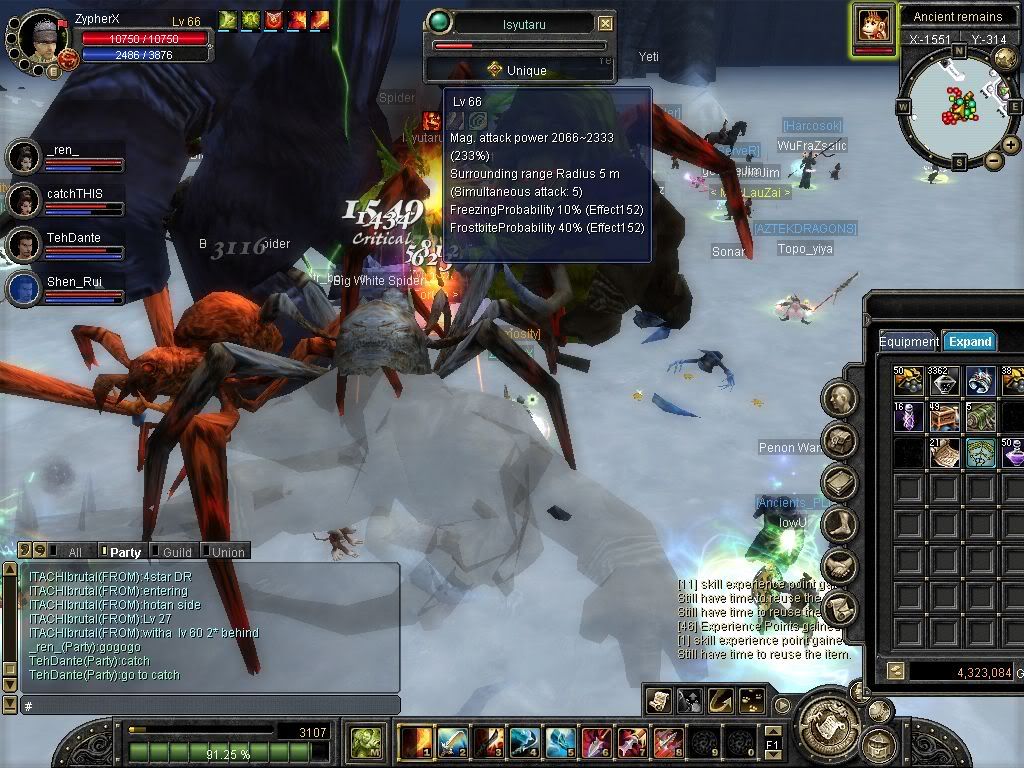Viewport: 1024px width, 768px height.
Task: Switch to the Guild chat tab
Action: pyautogui.click(x=176, y=551)
